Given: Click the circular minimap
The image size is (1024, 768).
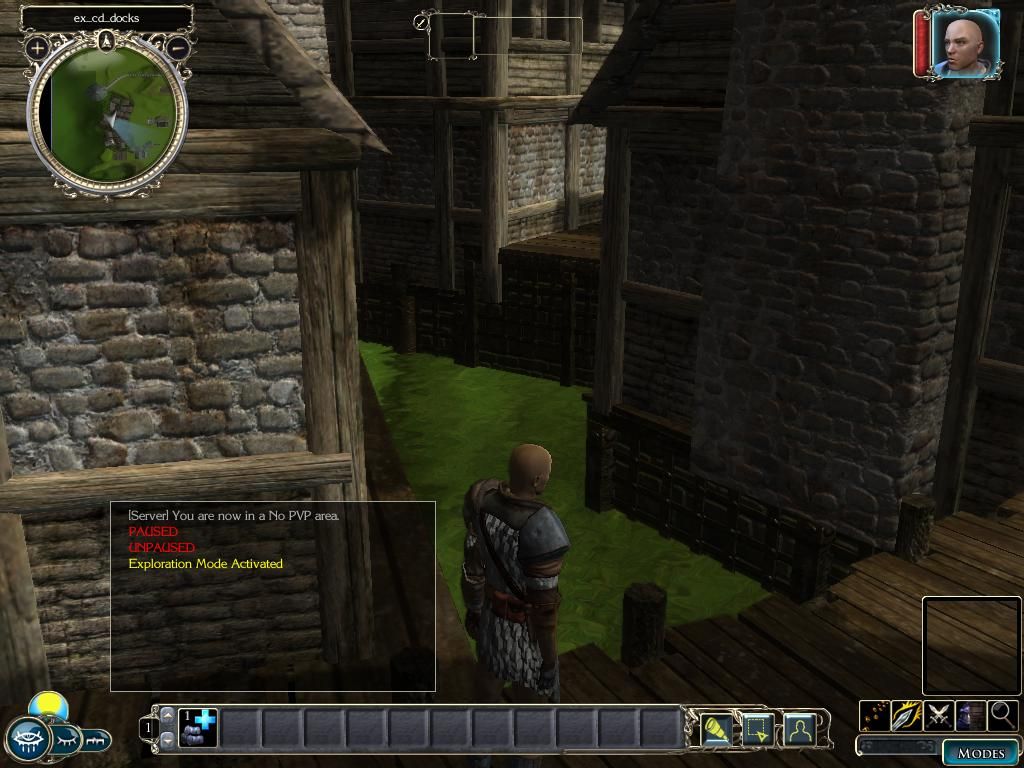Looking at the screenshot, I should click(x=108, y=116).
